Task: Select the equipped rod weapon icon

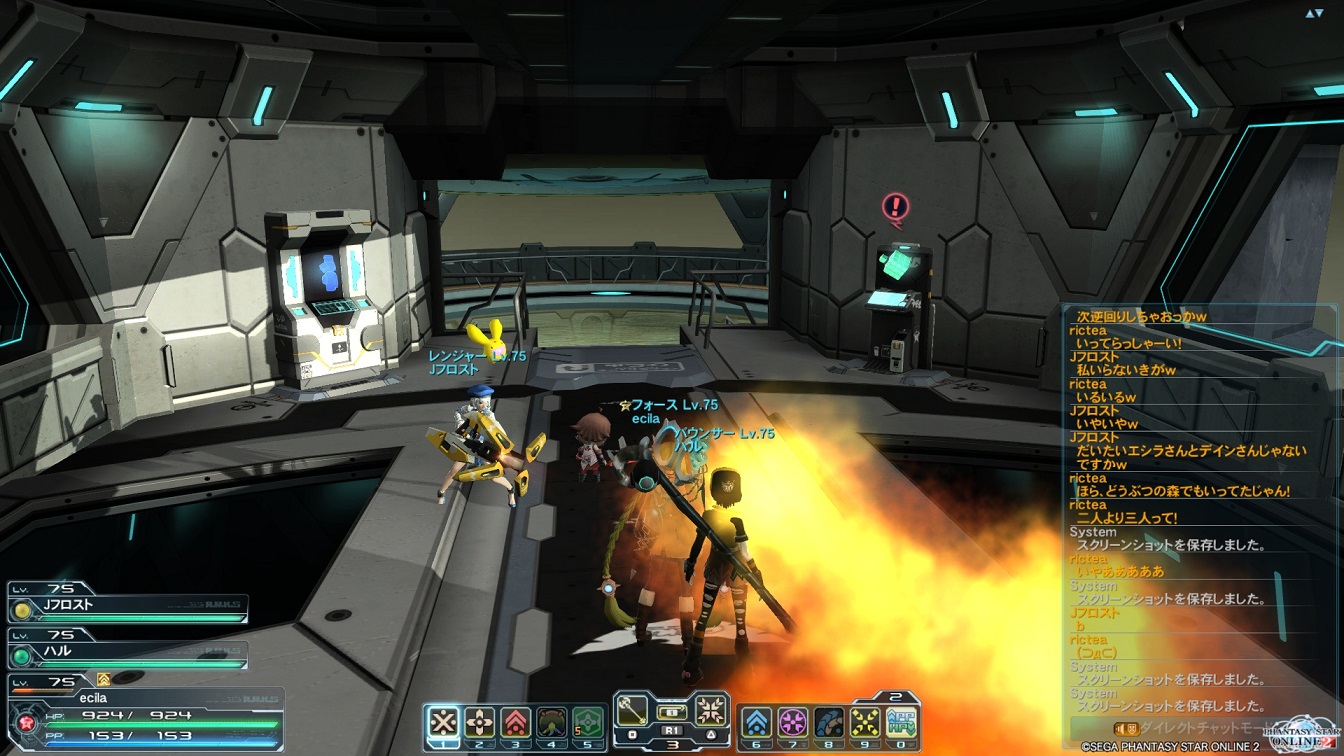Action: point(631,712)
